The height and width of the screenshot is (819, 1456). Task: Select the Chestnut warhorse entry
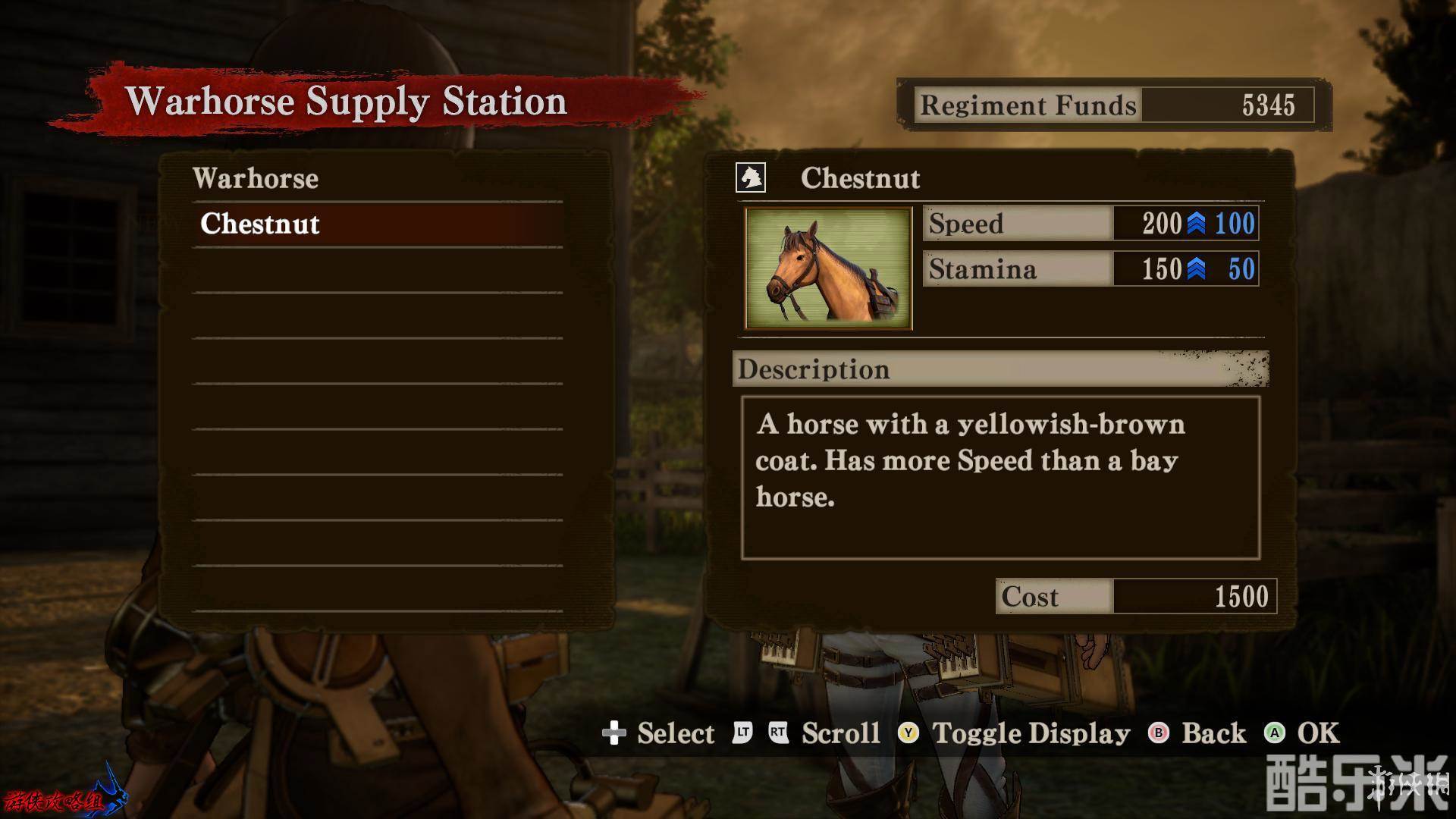pyautogui.click(x=377, y=224)
